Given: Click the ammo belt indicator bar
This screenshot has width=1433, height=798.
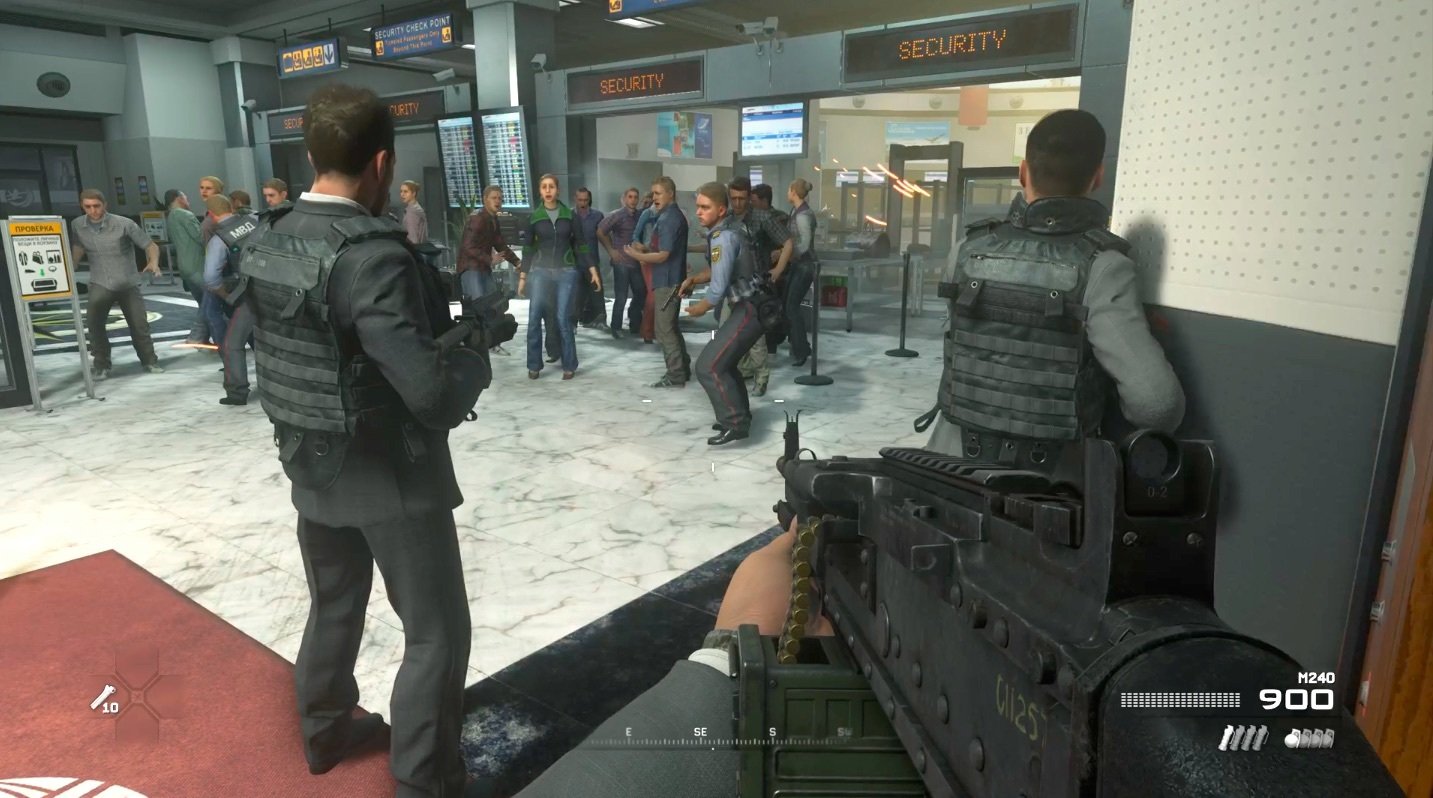Looking at the screenshot, I should click(x=1178, y=698).
